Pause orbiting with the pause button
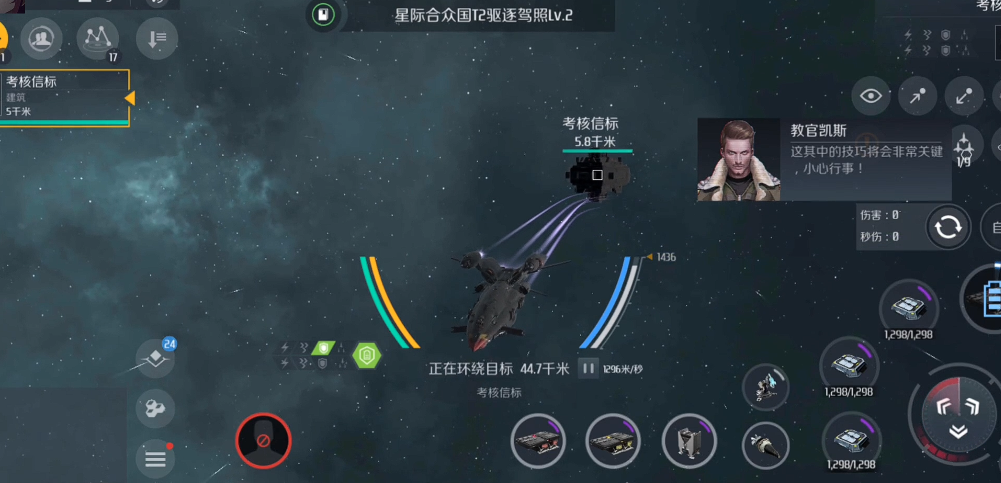Image resolution: width=1001 pixels, height=483 pixels. pyautogui.click(x=588, y=369)
